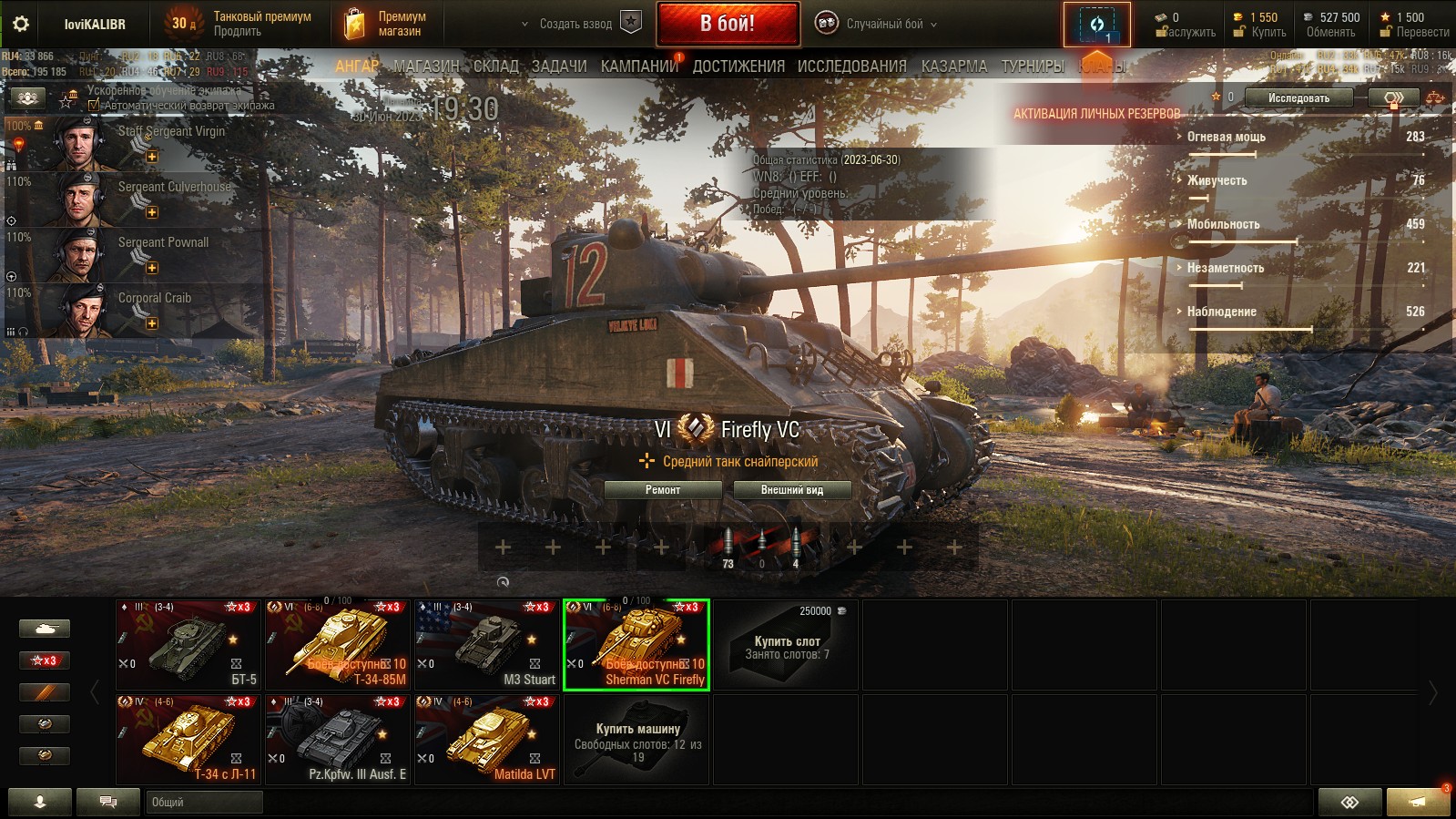
Task: Switch to the МАГАЗИН tab
Action: tap(426, 67)
